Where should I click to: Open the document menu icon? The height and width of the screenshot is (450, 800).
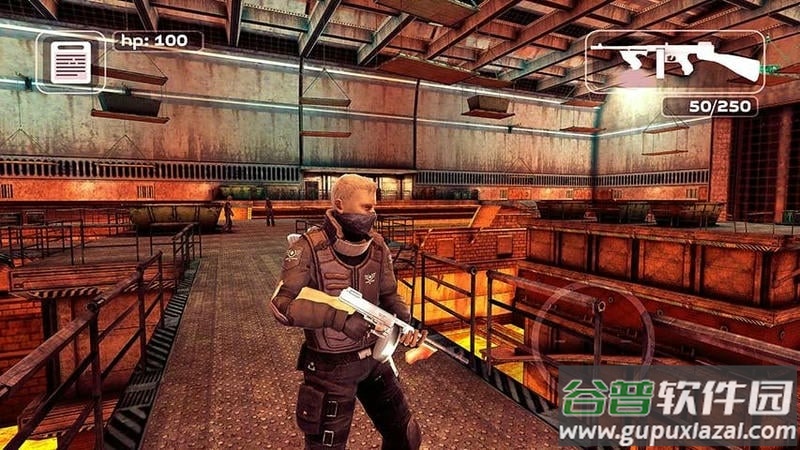coord(70,62)
